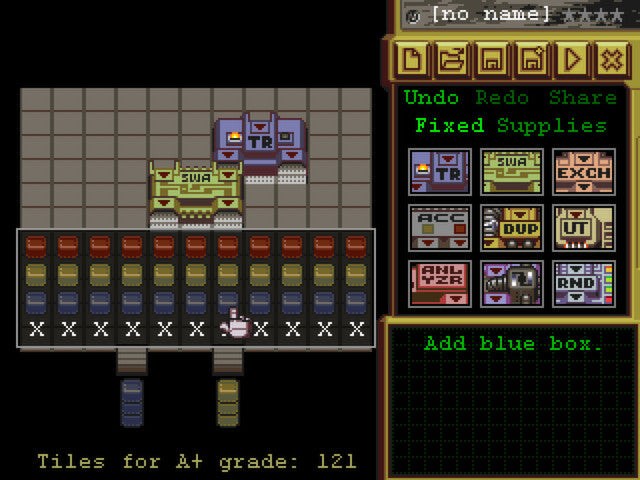
Task: Play the level with the triangle button
Action: 572,60
